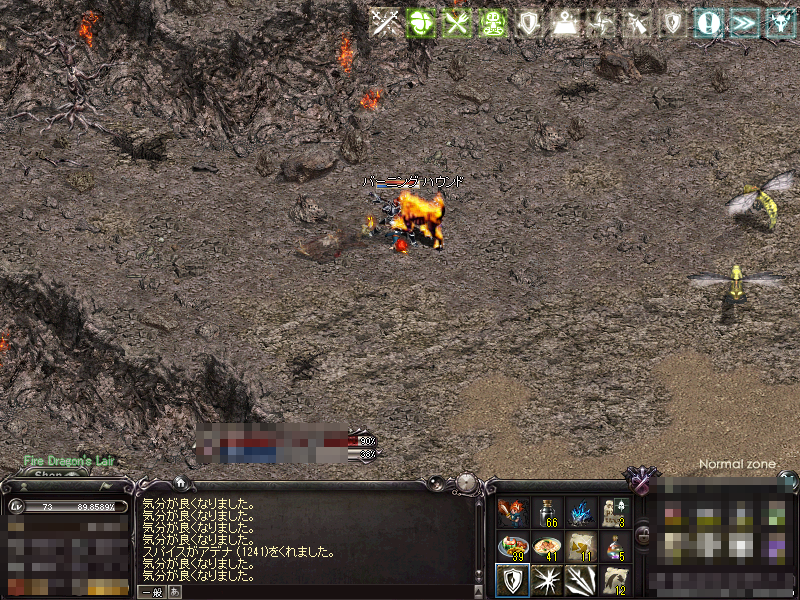Click the teal double-arrow haste icon
Screen dimensions: 800x600
pos(743,23)
